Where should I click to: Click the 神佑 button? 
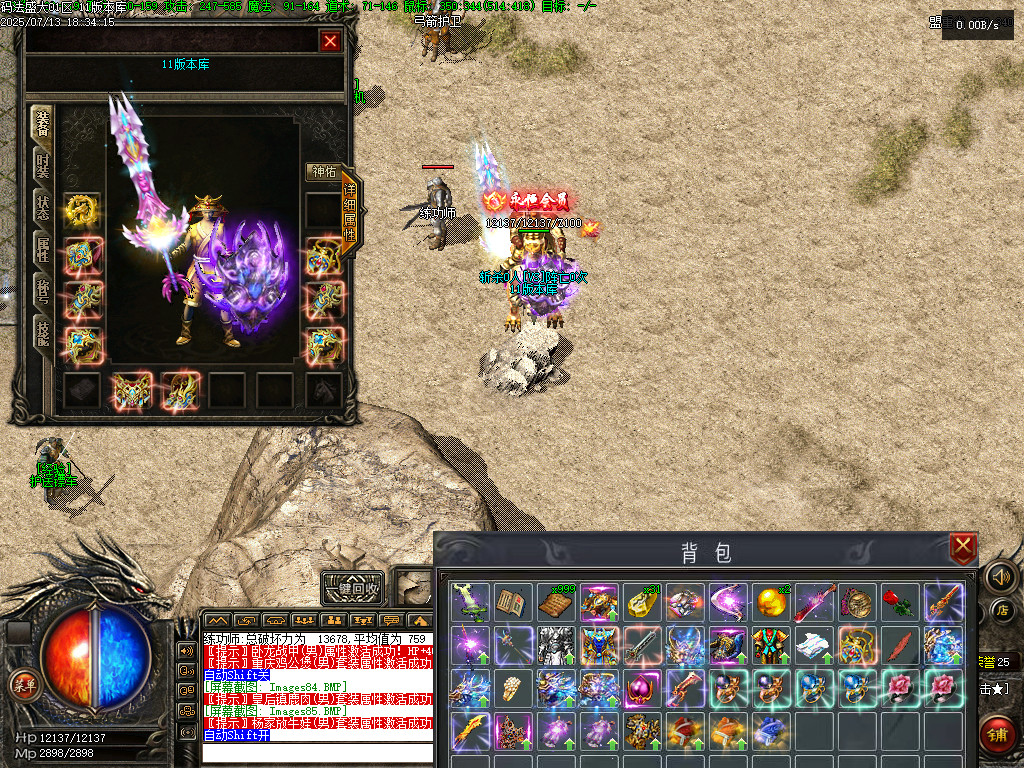pyautogui.click(x=322, y=172)
